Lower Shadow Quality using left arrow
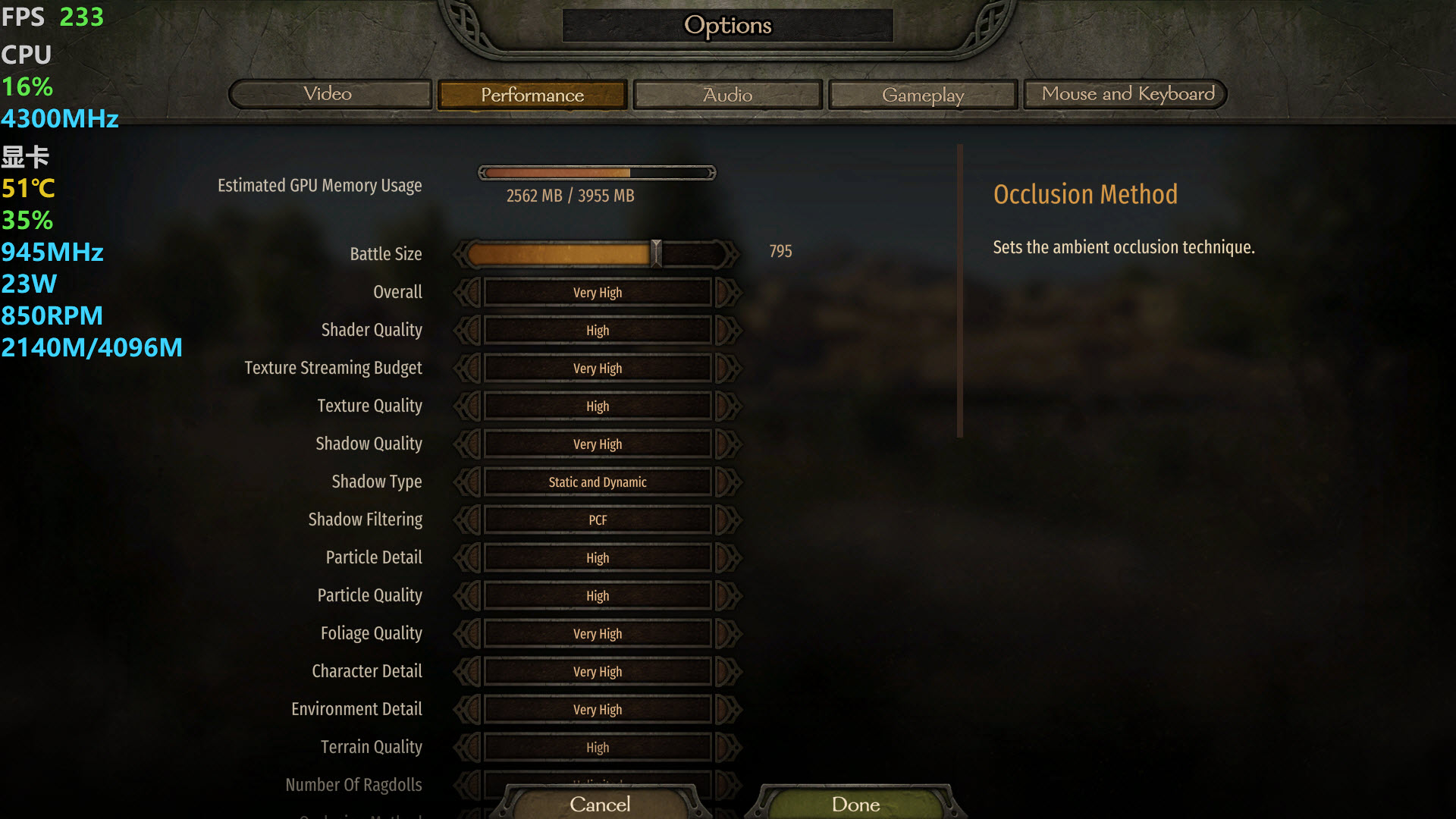The height and width of the screenshot is (819, 1456). (x=469, y=444)
